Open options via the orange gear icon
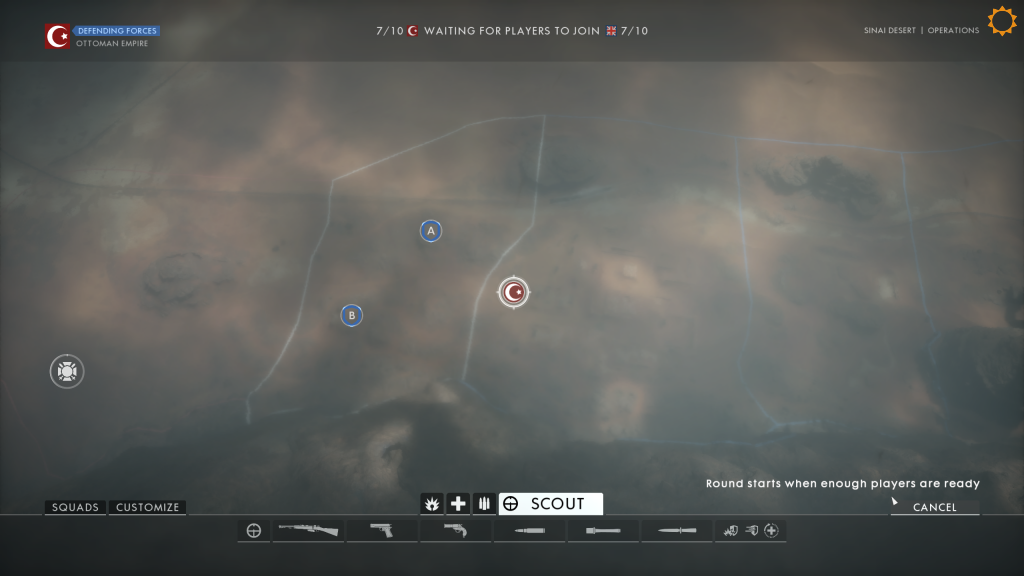This screenshot has width=1024, height=576. coord(1002,21)
